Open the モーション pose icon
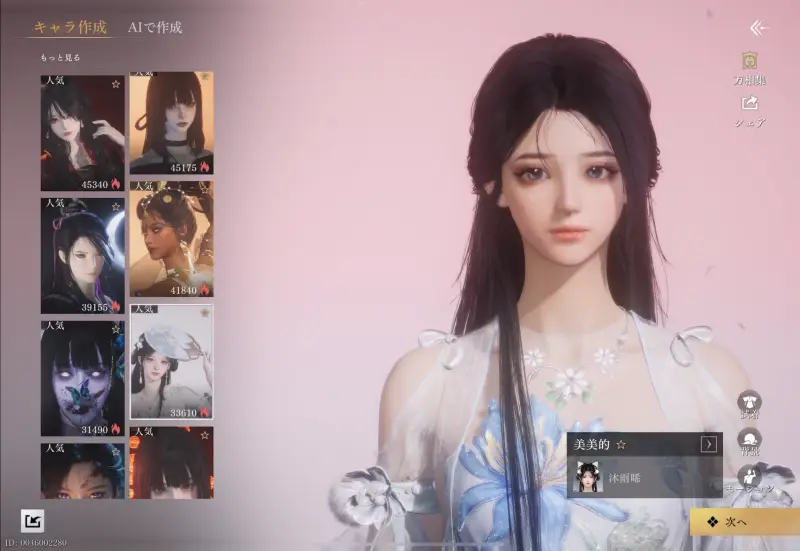Image resolution: width=800 pixels, height=551 pixels. tap(749, 478)
